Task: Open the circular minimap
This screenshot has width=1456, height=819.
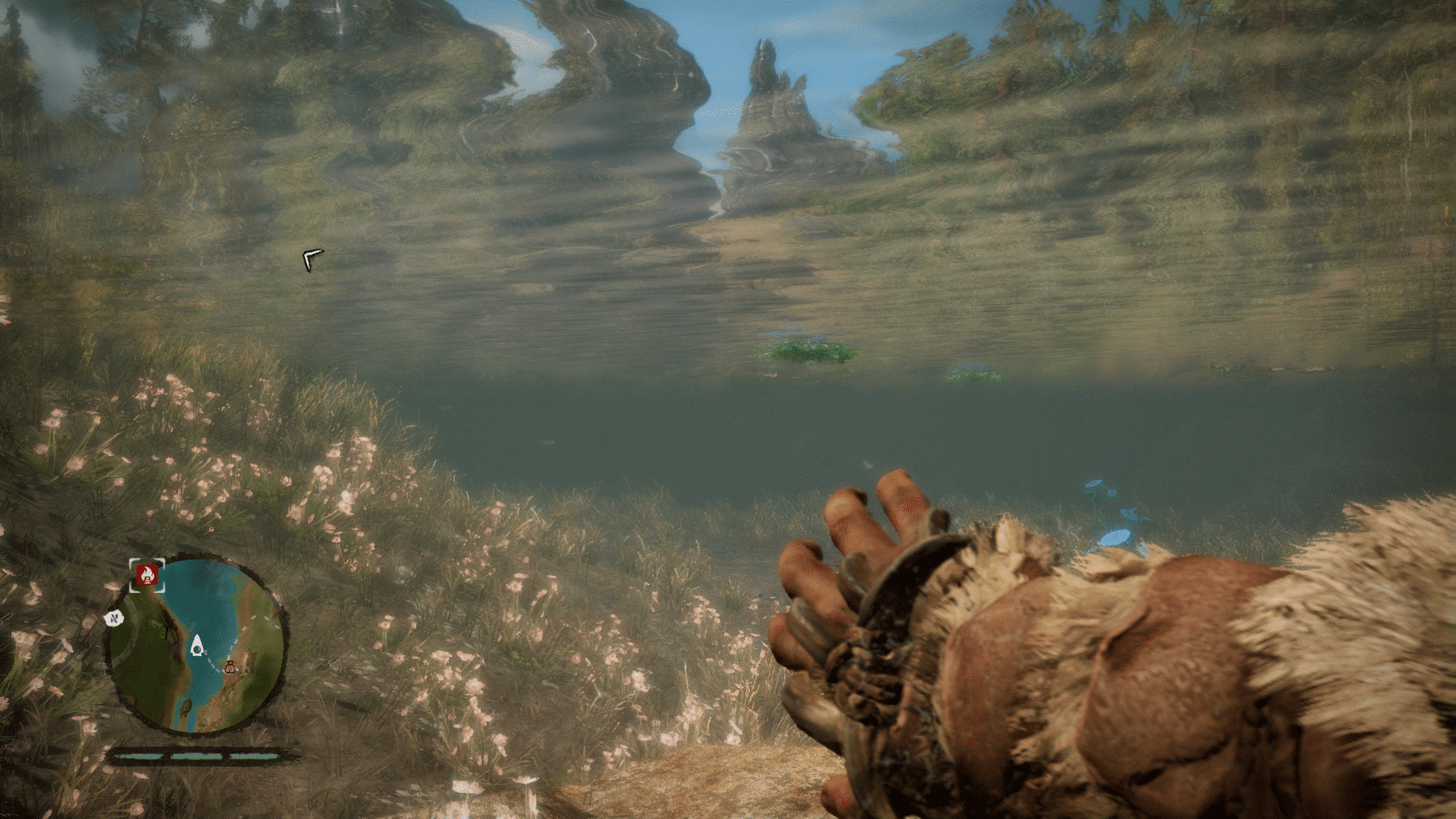Action: click(196, 645)
